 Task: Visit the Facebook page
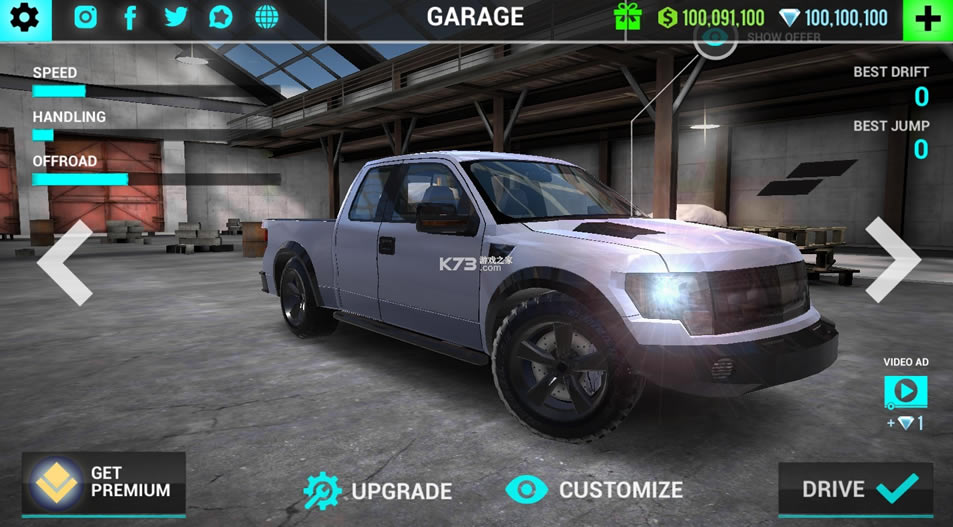pyautogui.click(x=130, y=17)
